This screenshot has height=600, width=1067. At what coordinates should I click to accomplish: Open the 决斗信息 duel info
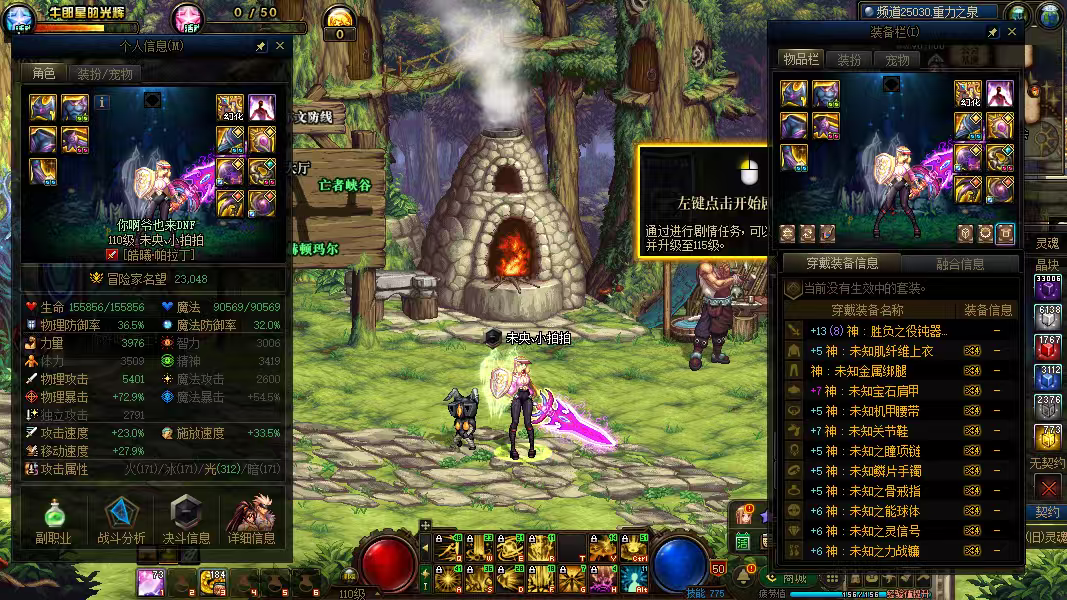coord(186,522)
